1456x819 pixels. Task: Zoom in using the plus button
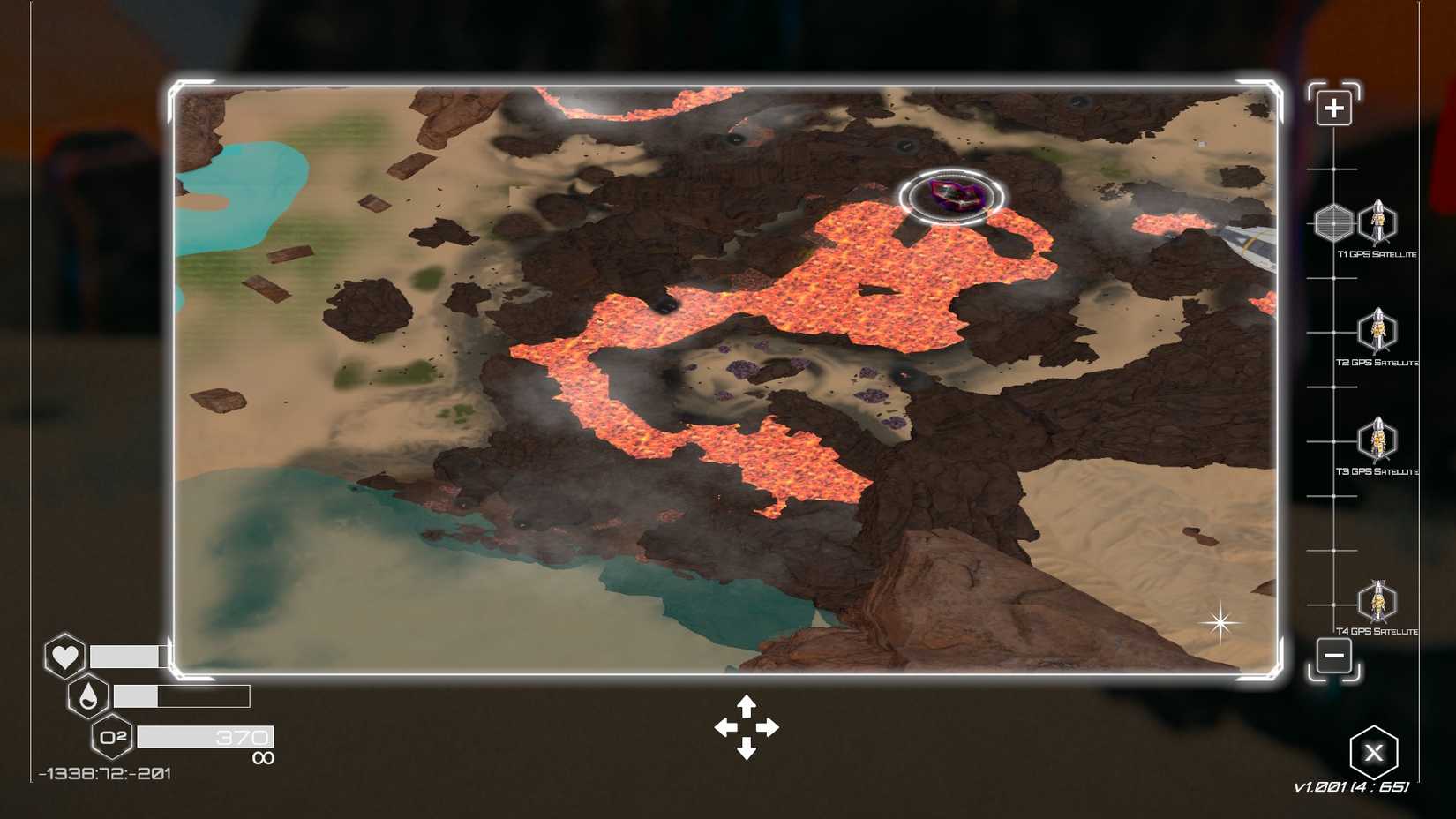click(1332, 106)
